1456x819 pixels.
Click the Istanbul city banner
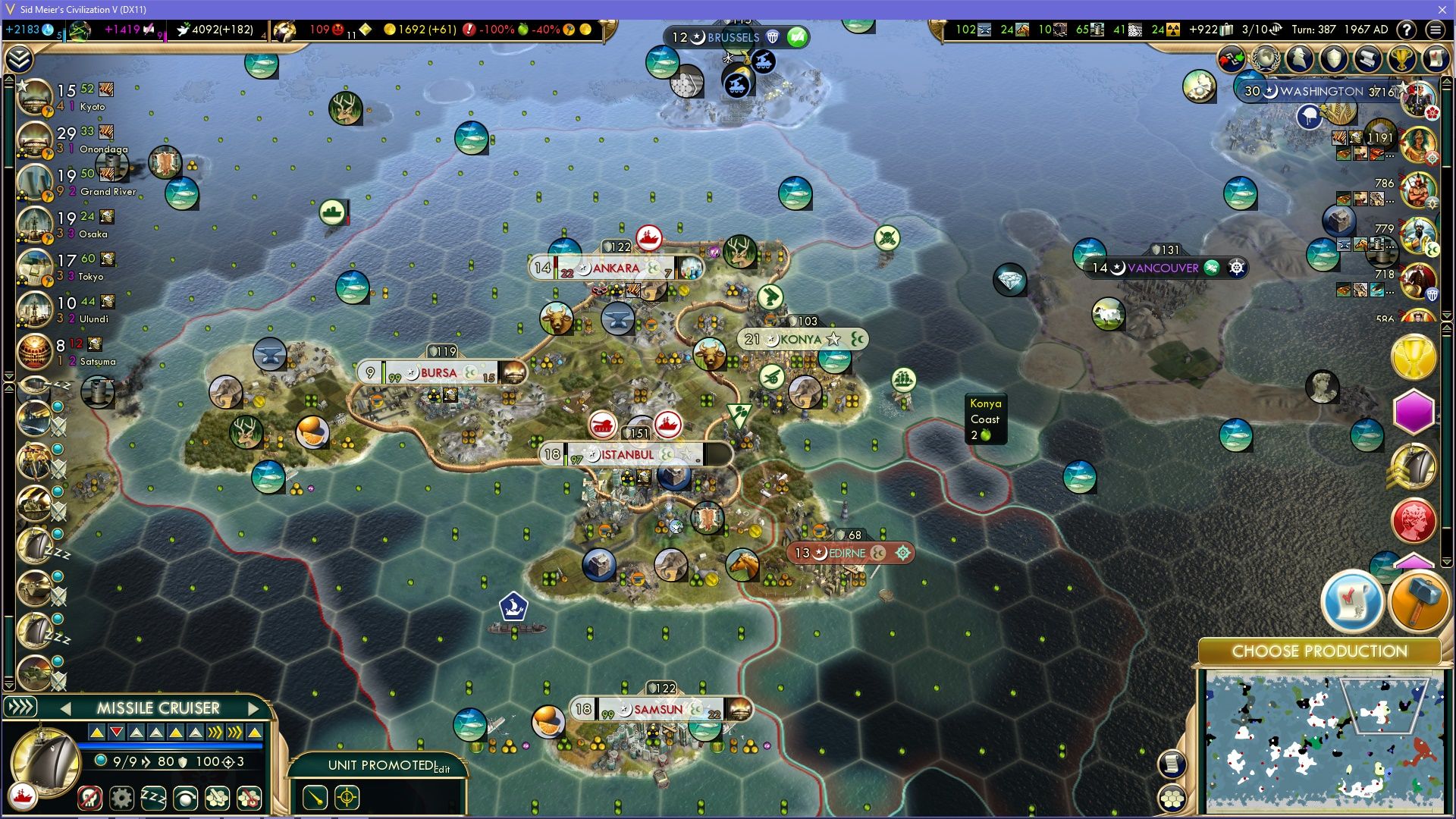click(x=624, y=454)
